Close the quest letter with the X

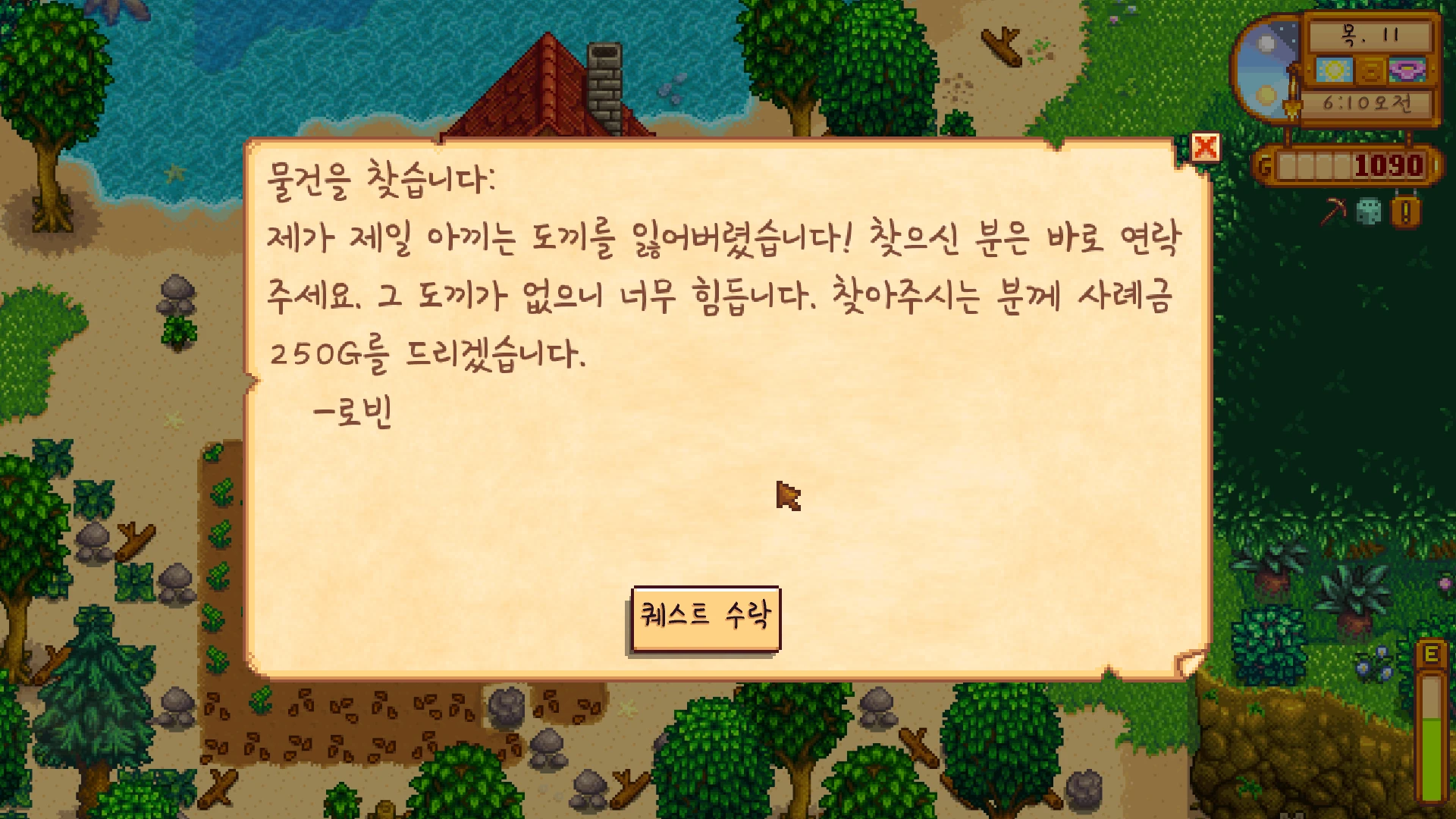point(1205,147)
